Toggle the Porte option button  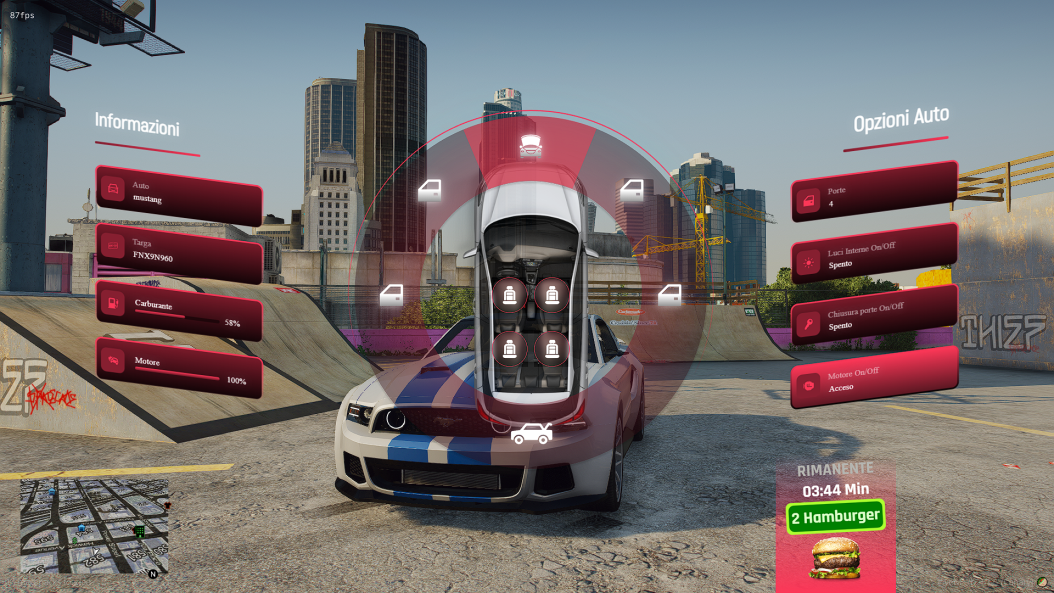[873, 195]
